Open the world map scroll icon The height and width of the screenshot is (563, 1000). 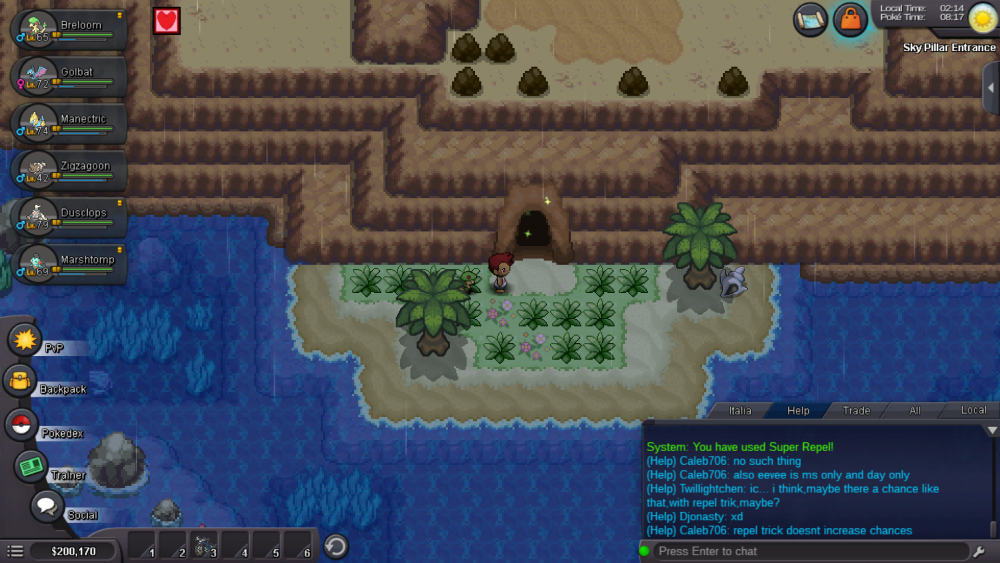[x=811, y=19]
